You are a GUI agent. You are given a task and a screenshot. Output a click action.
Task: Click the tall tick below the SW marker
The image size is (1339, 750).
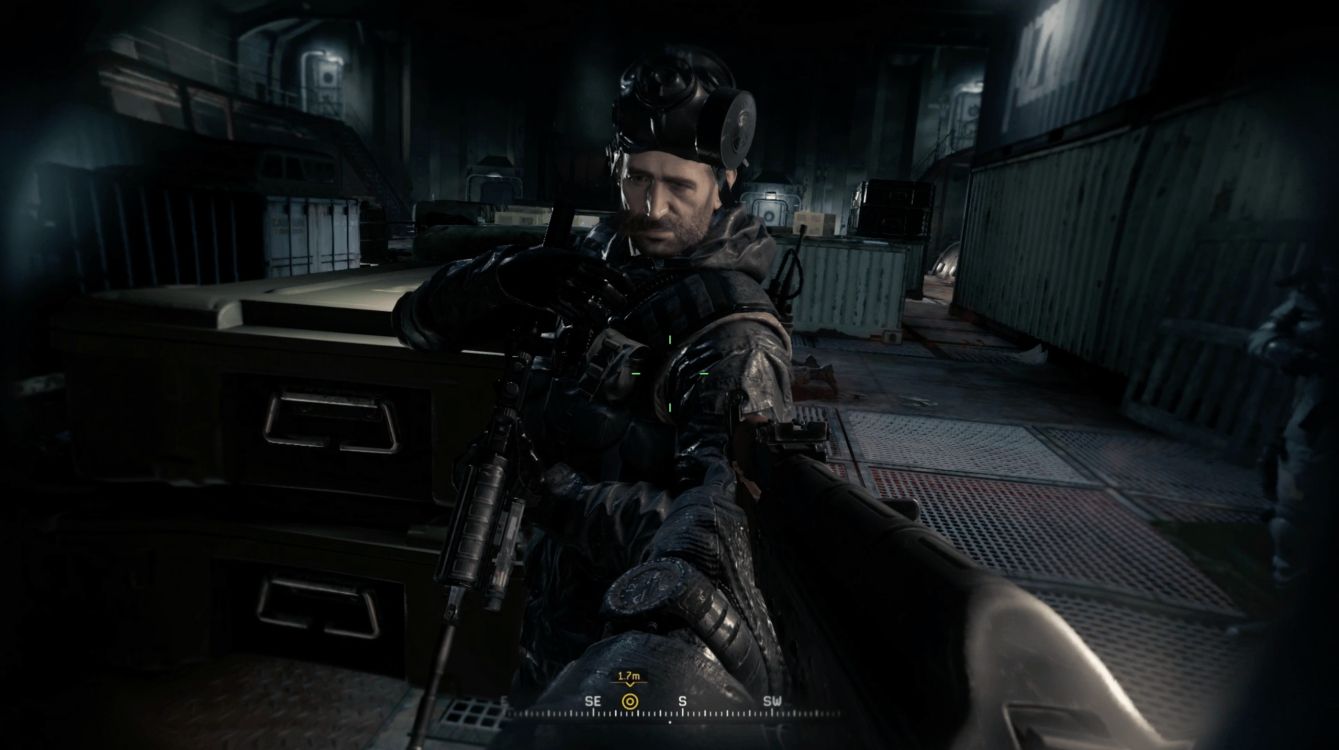point(772,713)
